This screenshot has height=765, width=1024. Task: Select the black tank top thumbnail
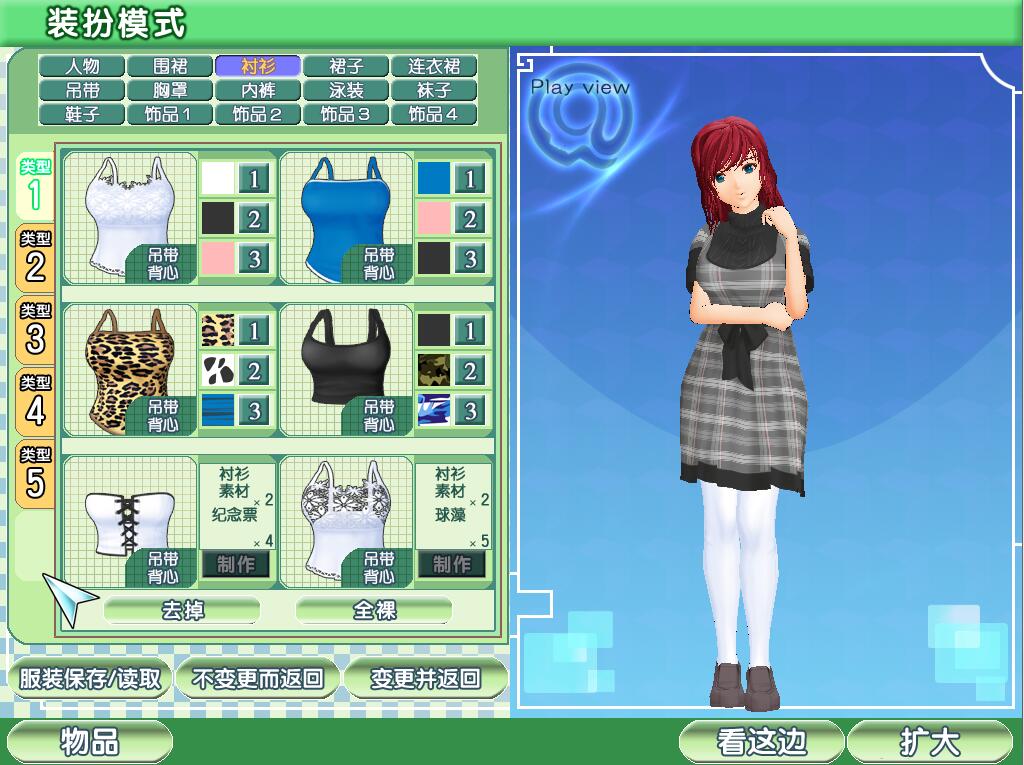(344, 369)
